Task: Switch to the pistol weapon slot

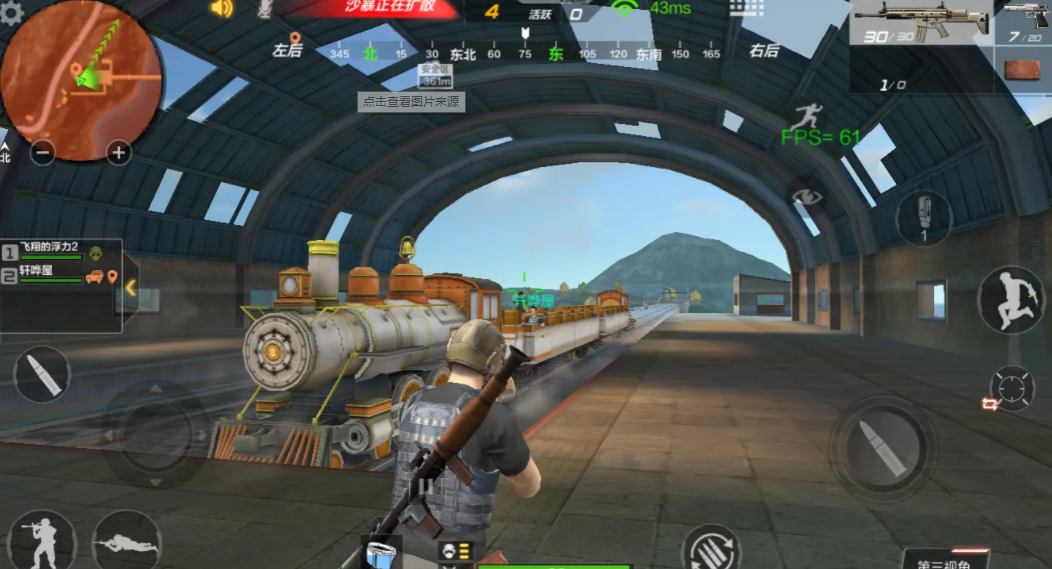Action: [1025, 22]
